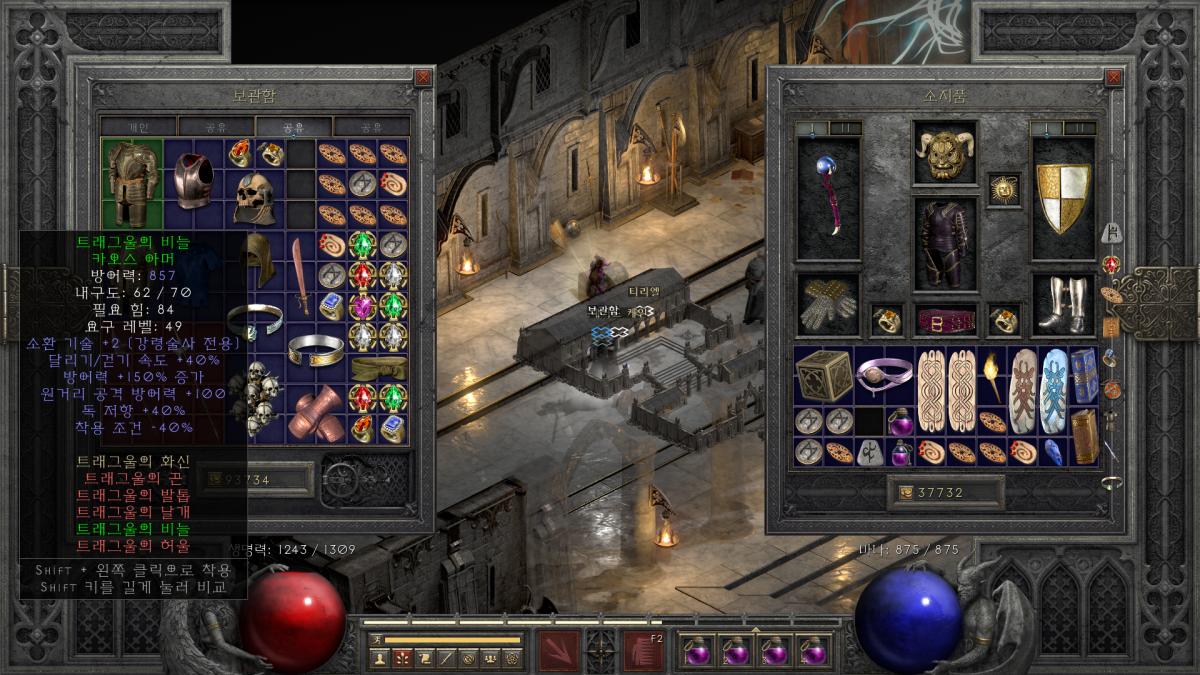The image size is (1200, 675).
Task: Open the right-click F2 skill selector
Action: click(643, 650)
